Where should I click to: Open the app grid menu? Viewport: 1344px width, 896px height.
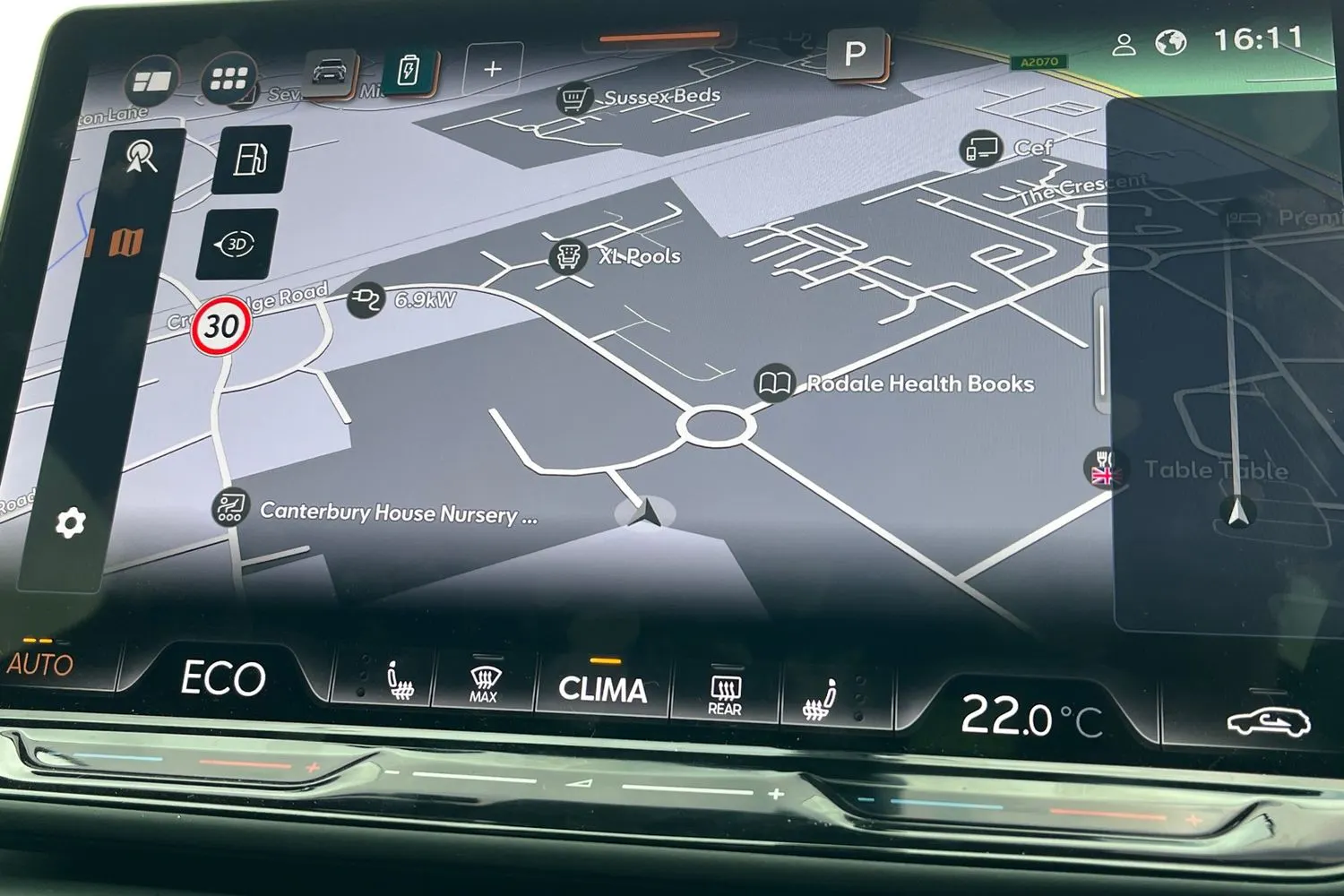pos(228,81)
